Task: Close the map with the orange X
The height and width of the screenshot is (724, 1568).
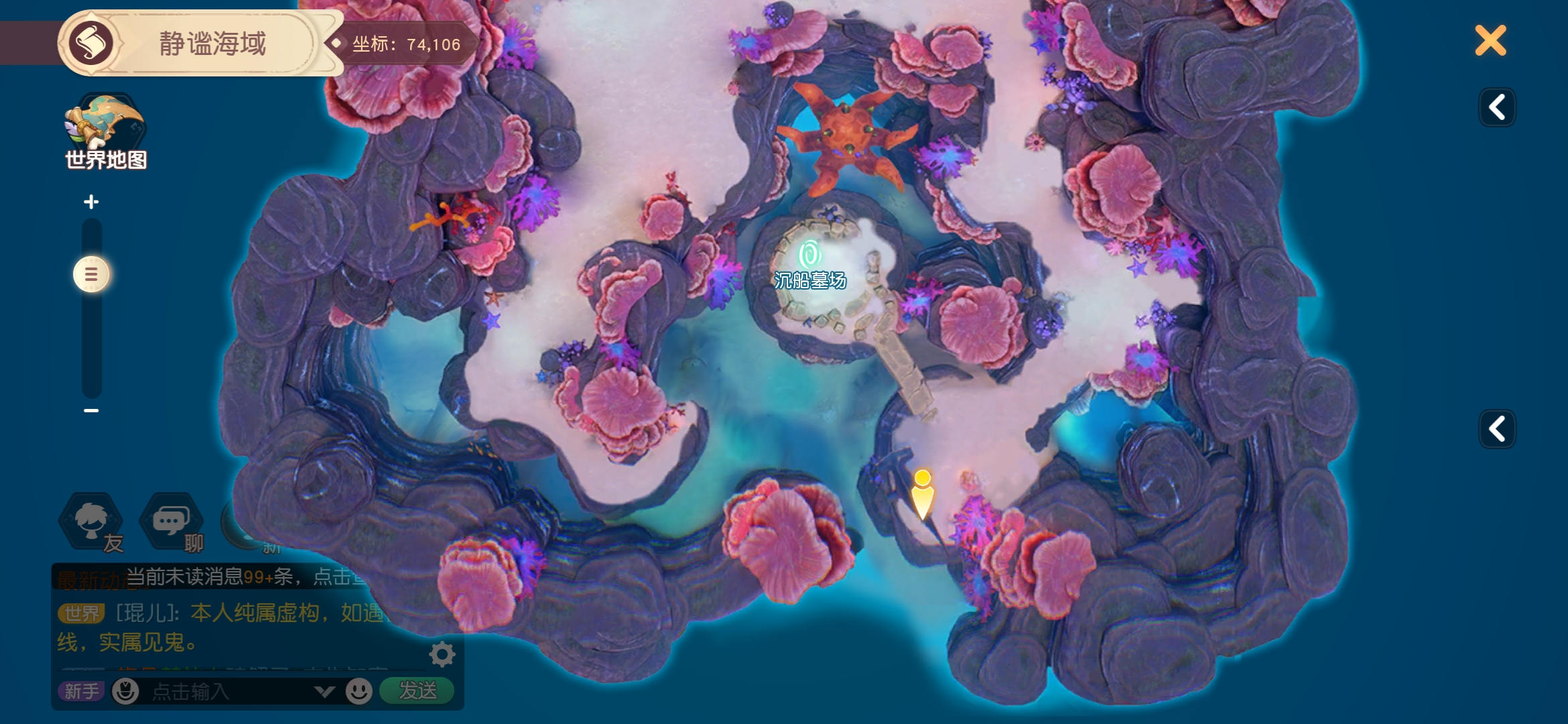Action: click(x=1490, y=41)
